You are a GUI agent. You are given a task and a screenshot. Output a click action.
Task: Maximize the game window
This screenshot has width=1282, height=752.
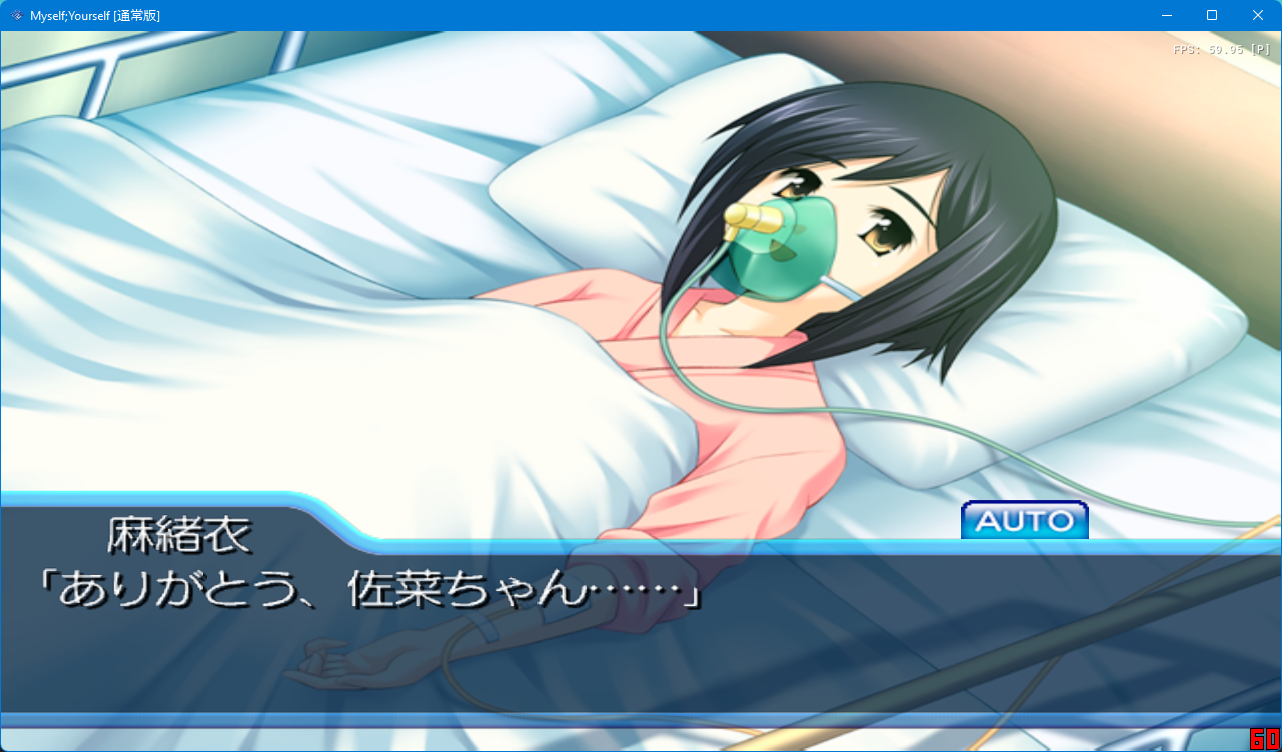[1211, 15]
